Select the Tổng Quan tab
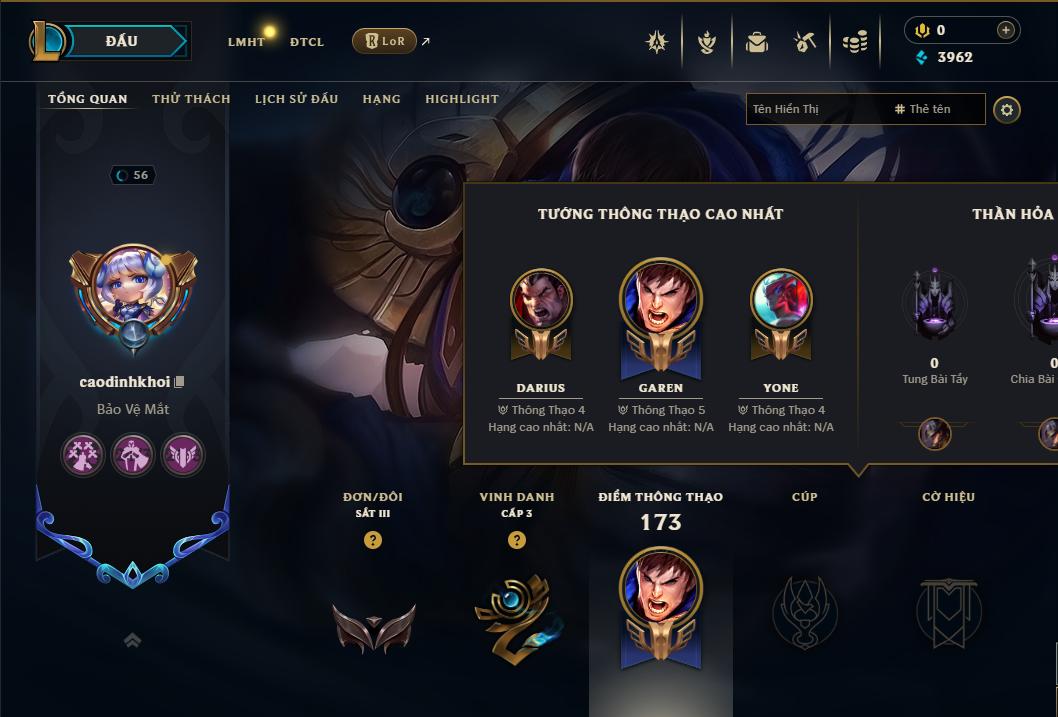Image resolution: width=1058 pixels, height=717 pixels. (88, 99)
